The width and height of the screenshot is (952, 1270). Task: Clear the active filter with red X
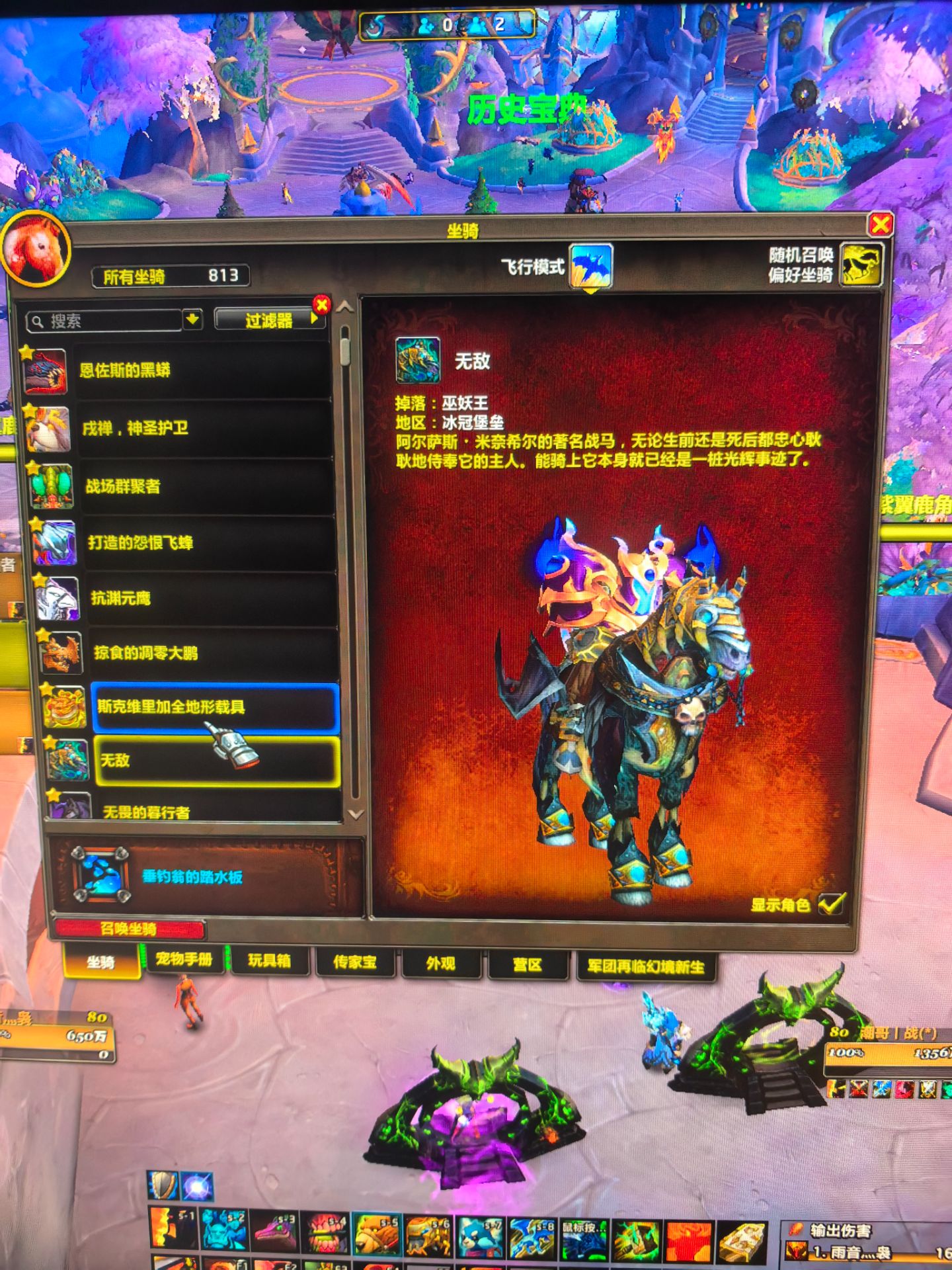pyautogui.click(x=322, y=305)
